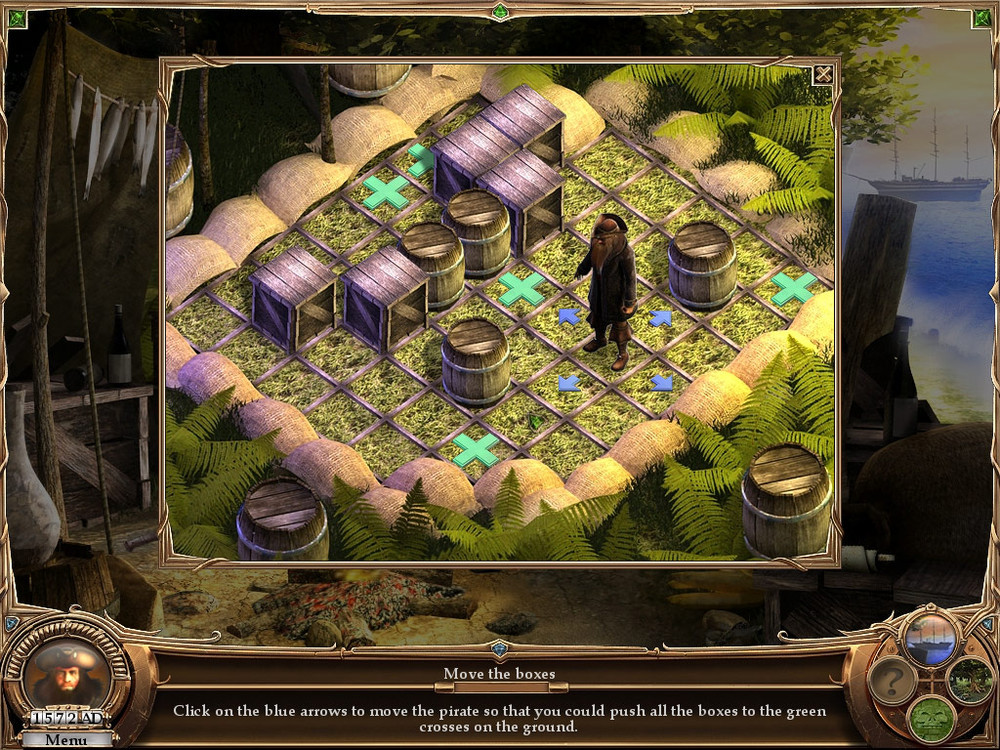The width and height of the screenshot is (1000, 750).
Task: Move the pirate with the upper-left blue arrow
Action: (569, 317)
